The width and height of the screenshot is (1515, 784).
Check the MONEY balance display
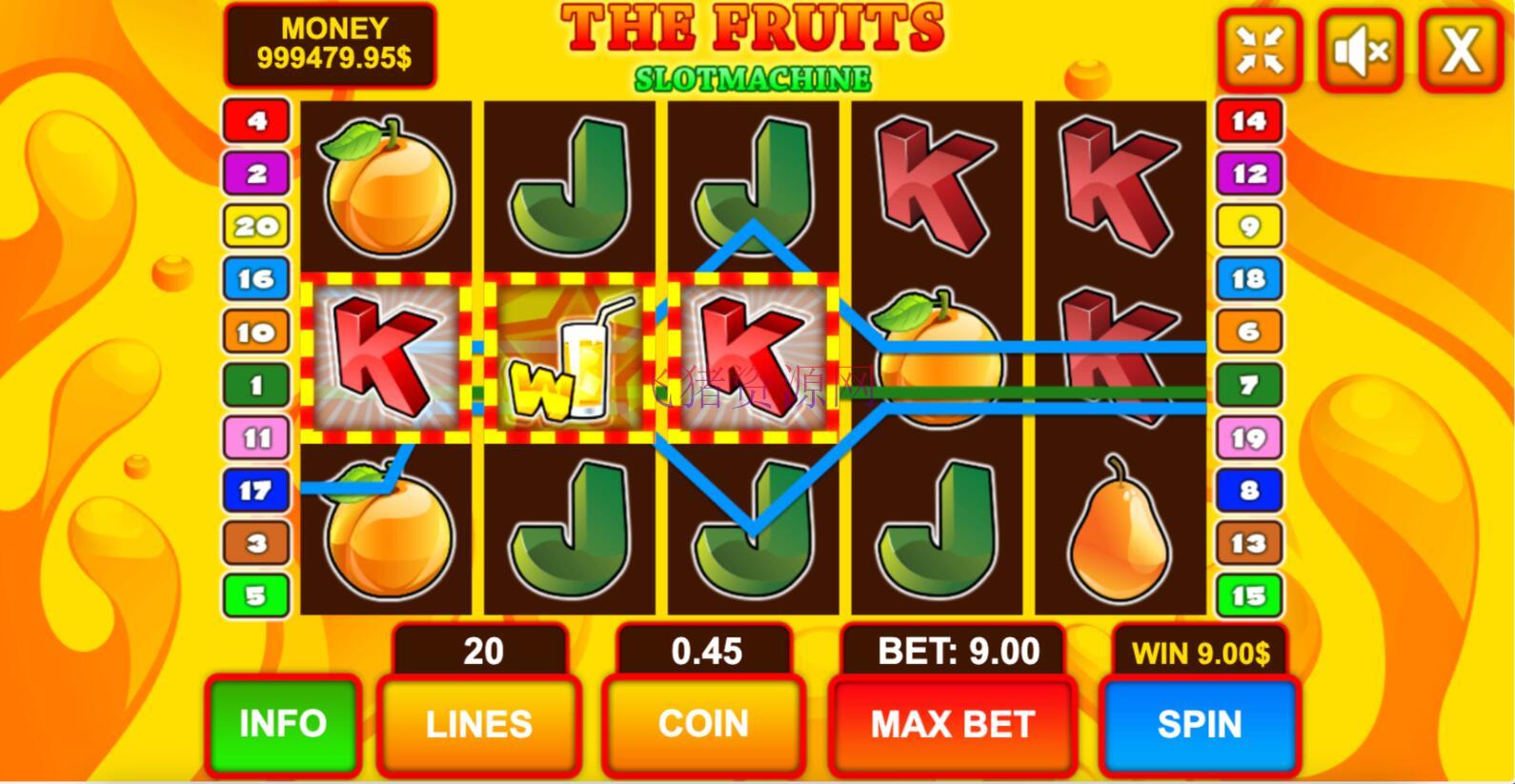(331, 41)
